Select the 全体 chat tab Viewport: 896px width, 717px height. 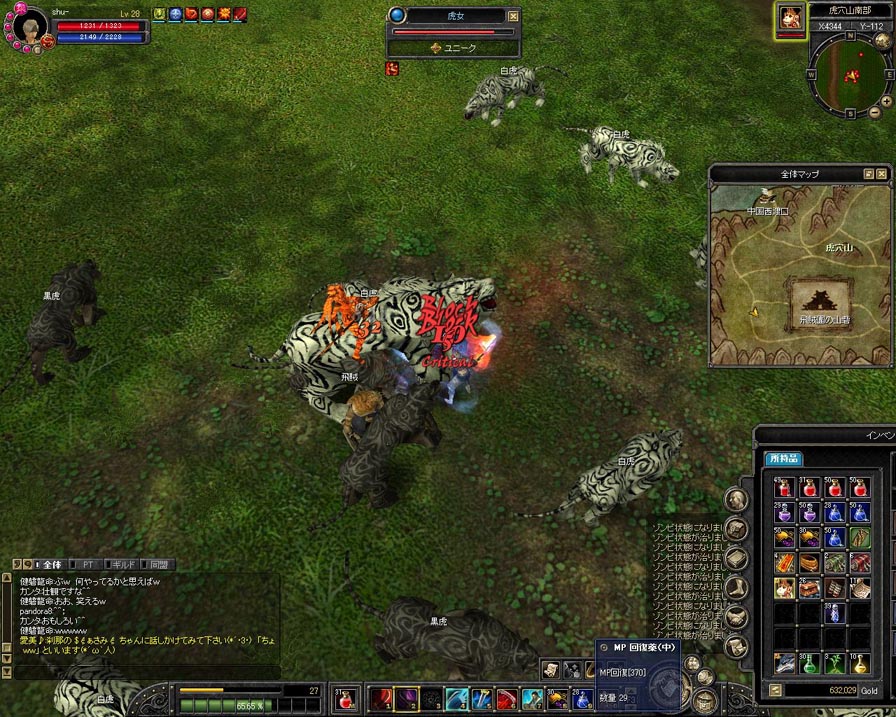(50, 565)
